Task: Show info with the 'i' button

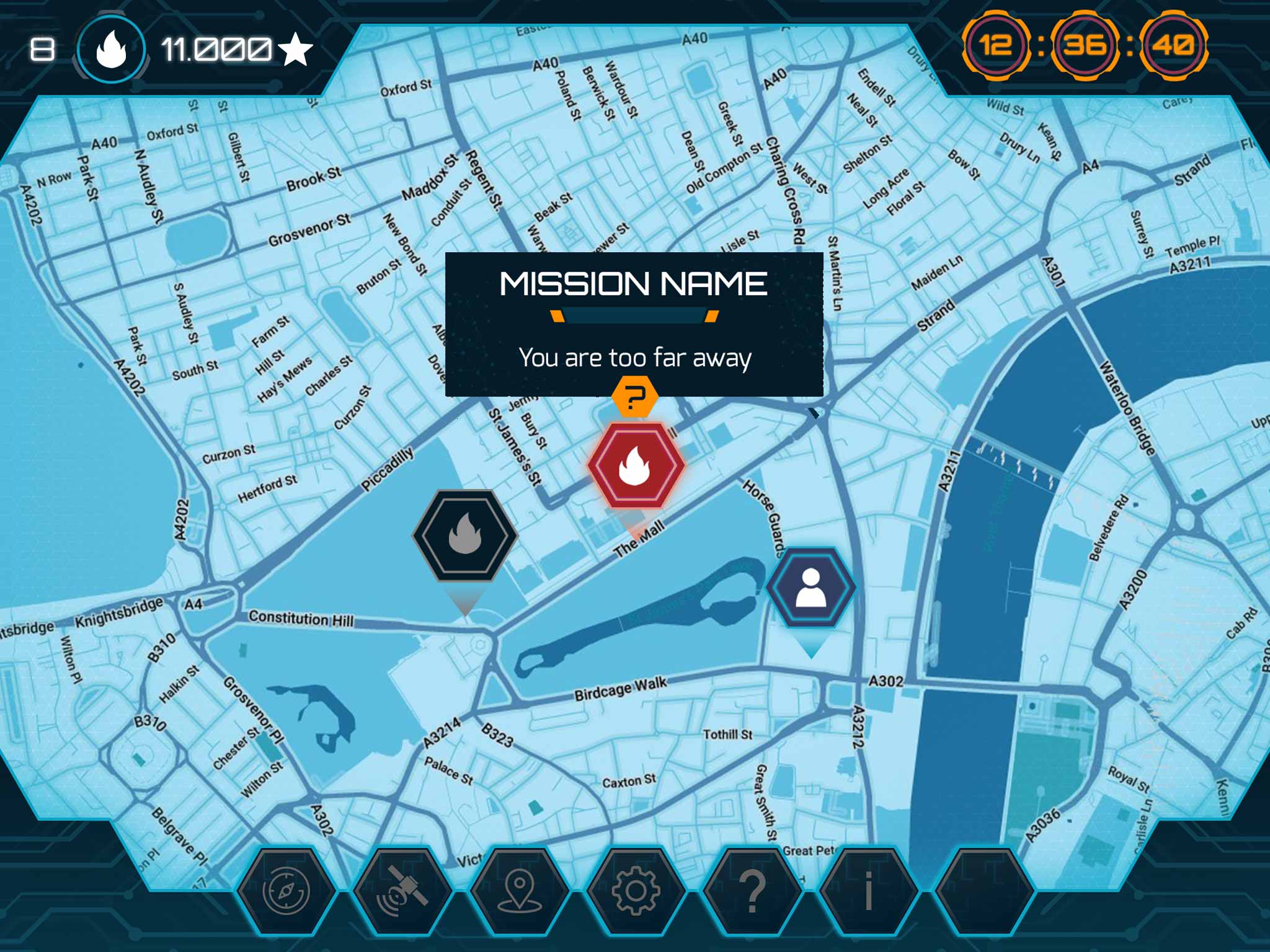Action: click(x=868, y=891)
